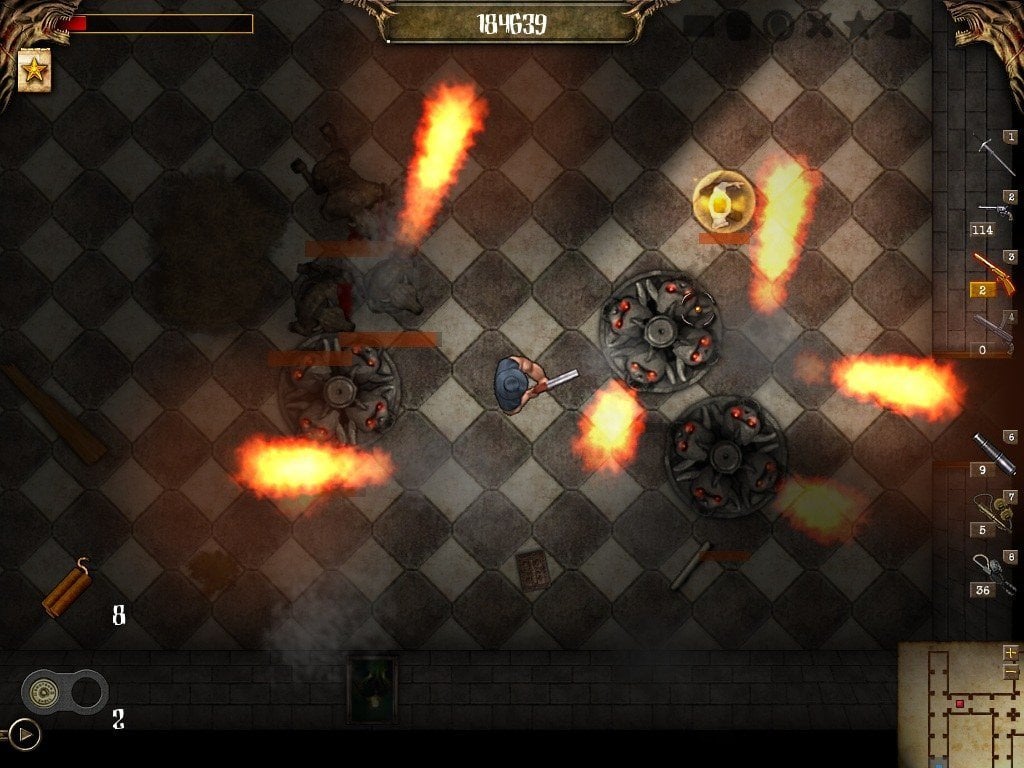Screen dimensions: 1024x768
Task: Select the slot 7 item with count 5
Action: pyautogui.click(x=993, y=509)
